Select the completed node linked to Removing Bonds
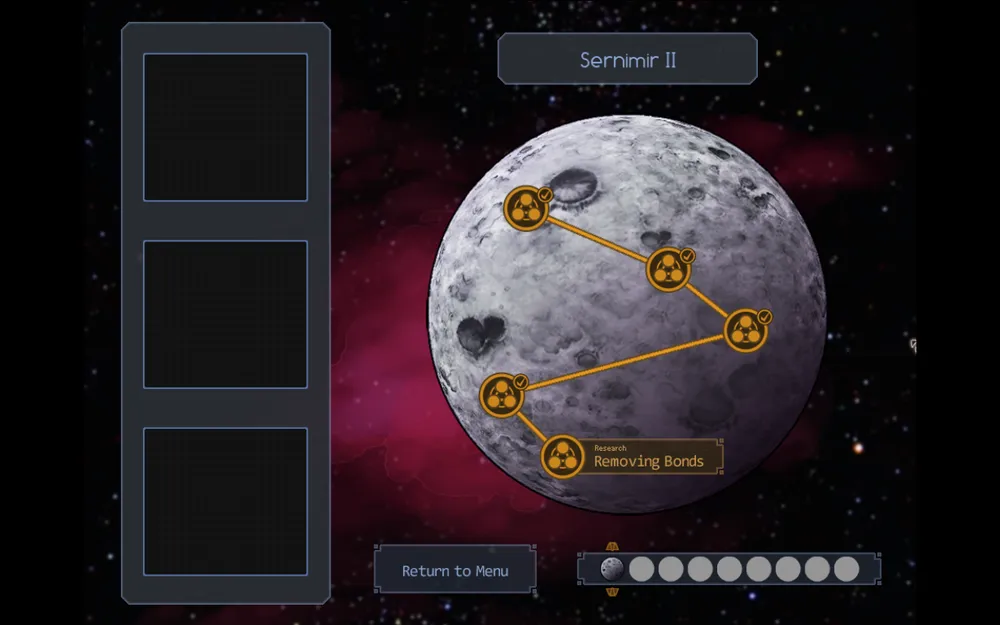Screen dimensions: 1000x625 502,395
